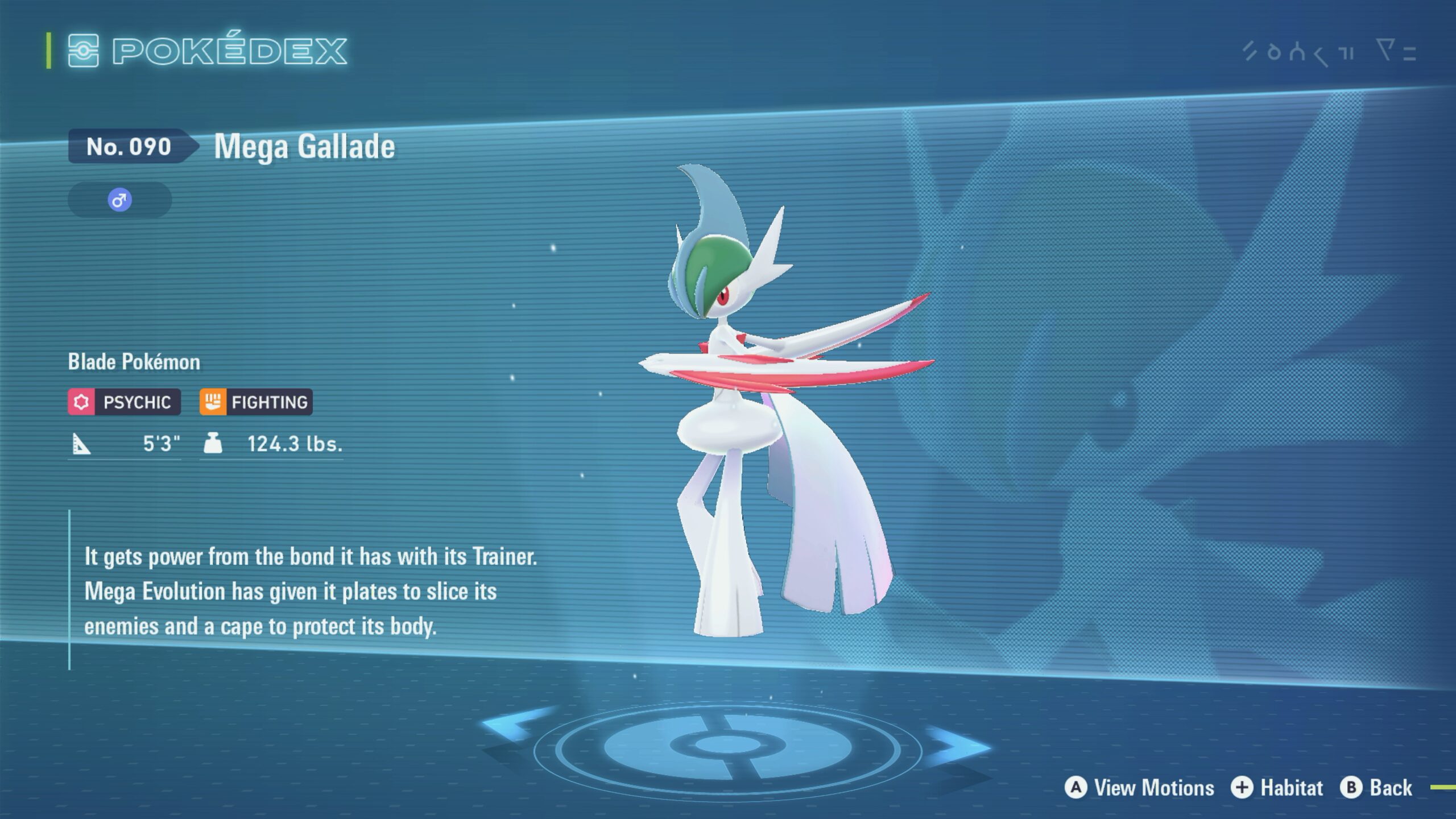Choose the Fighting type badge
Viewport: 1456px width, 819px height.
pos(256,402)
